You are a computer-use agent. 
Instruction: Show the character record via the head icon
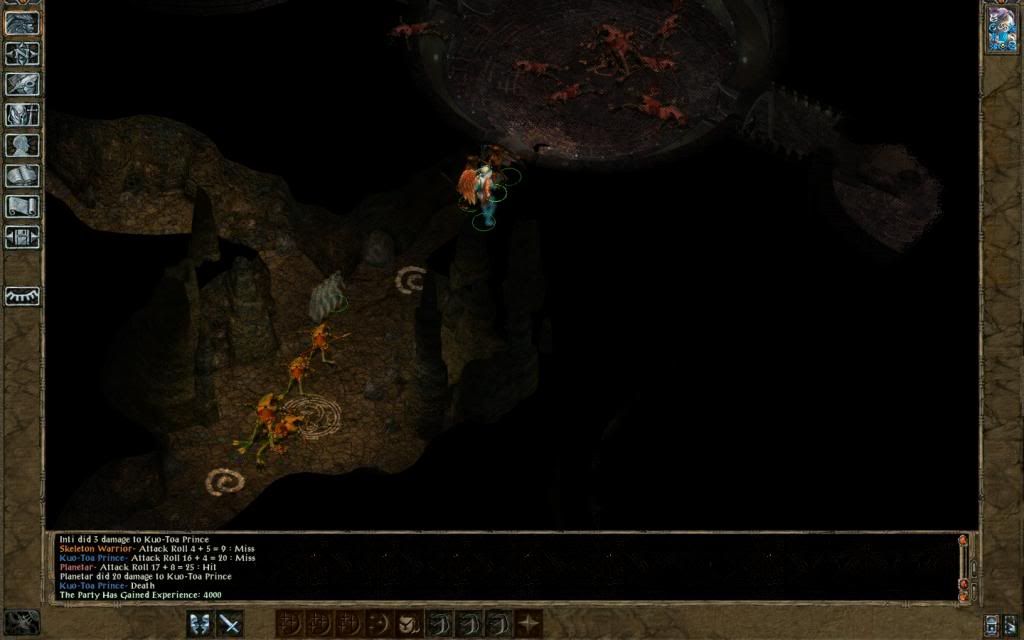22,145
